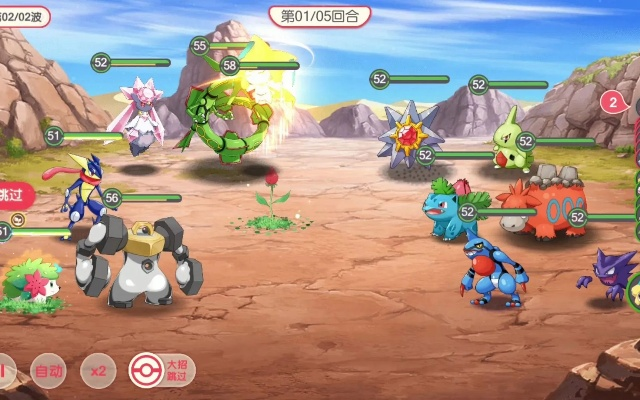640x400 pixels.
Task: Toggle auto battle with the 自动 button
Action: 48,371
